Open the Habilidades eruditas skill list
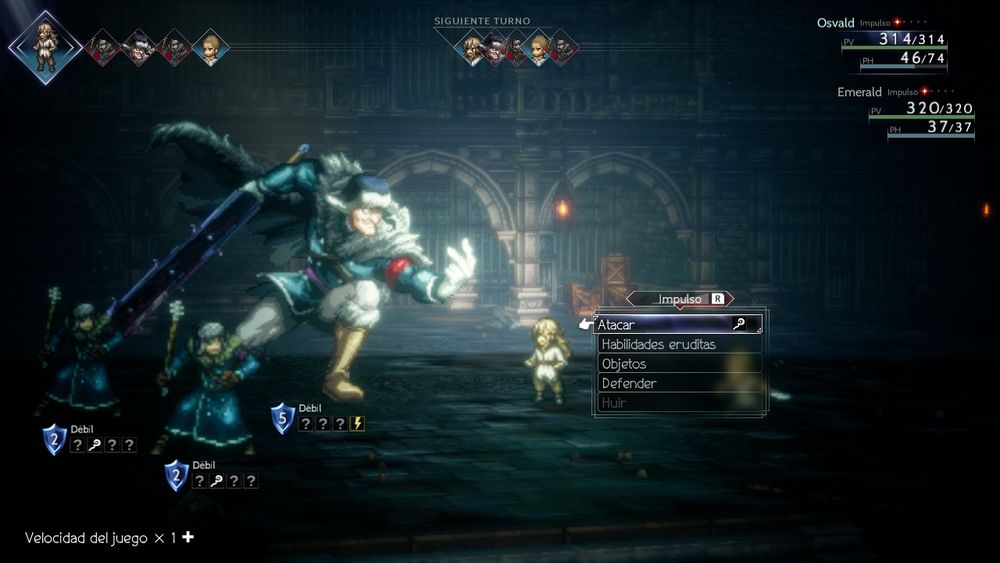Viewport: 1000px width, 563px height. tap(658, 344)
